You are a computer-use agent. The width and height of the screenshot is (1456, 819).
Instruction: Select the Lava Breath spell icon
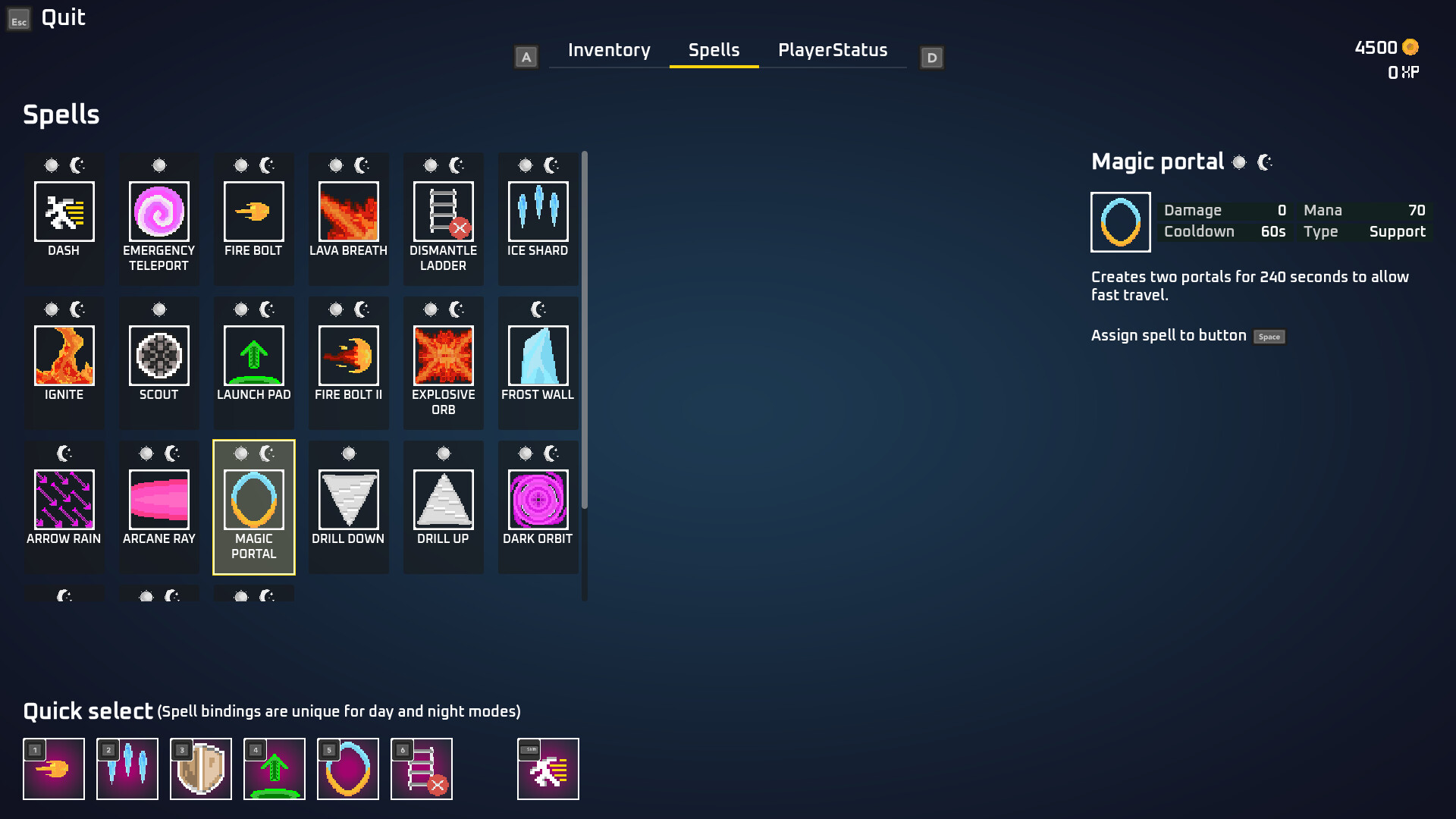(x=349, y=212)
